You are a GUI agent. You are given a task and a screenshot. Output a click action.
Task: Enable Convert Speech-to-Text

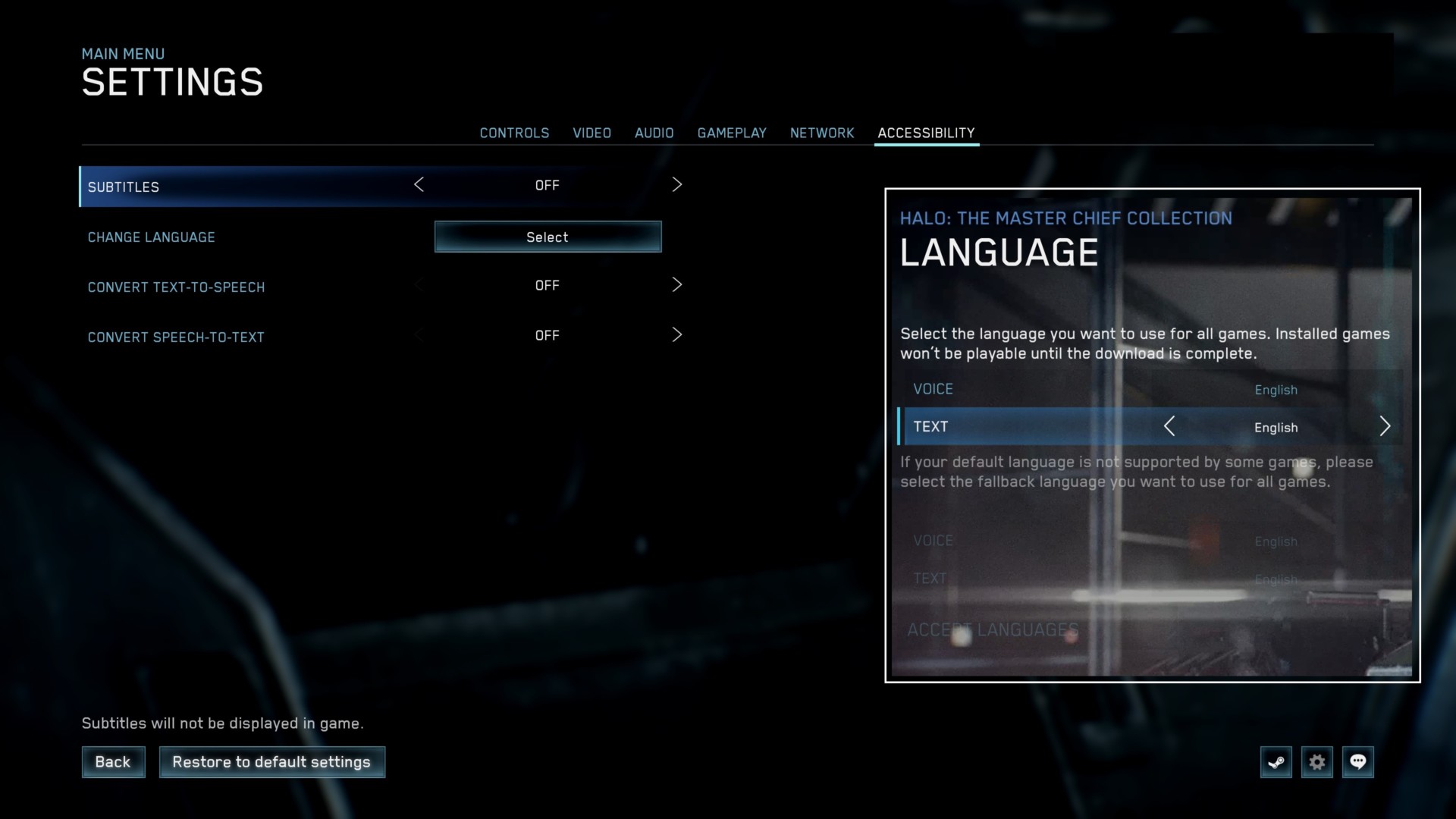click(677, 334)
